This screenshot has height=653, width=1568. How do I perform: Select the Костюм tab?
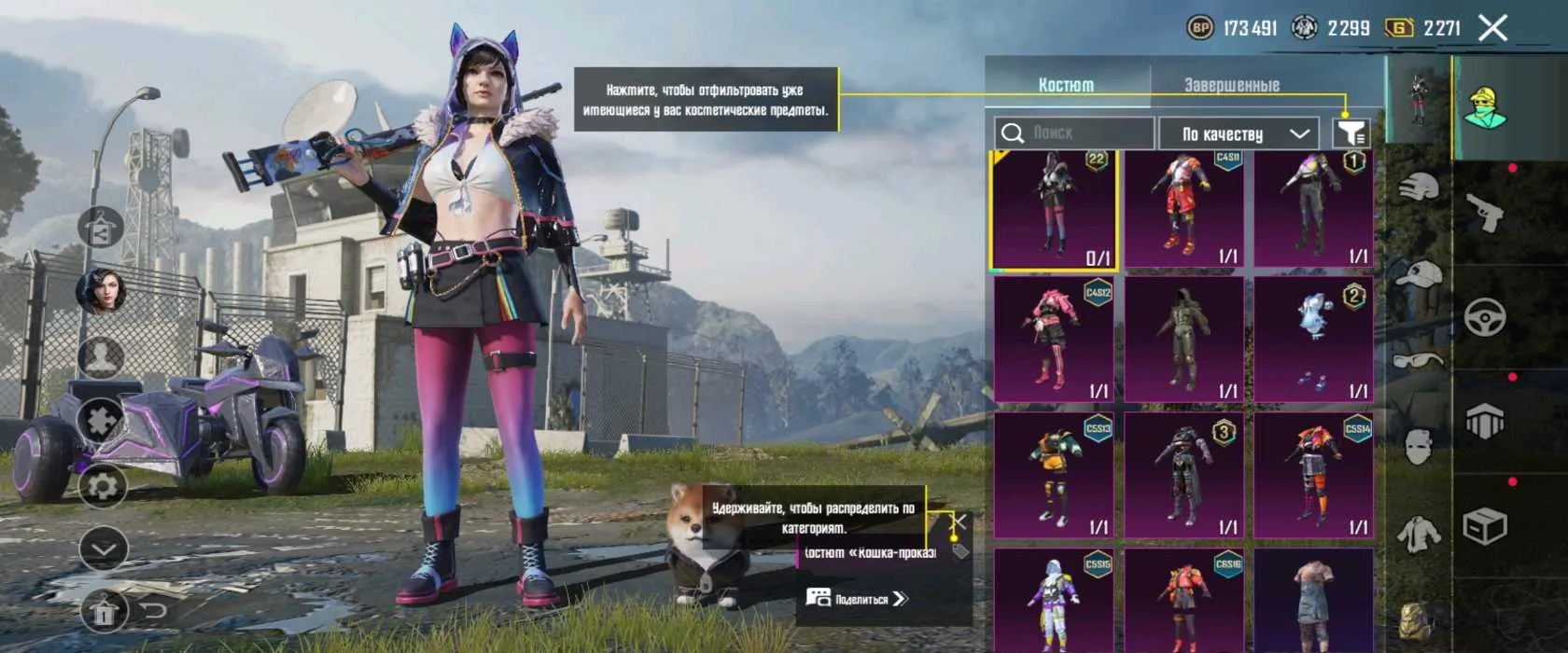[x=1066, y=85]
